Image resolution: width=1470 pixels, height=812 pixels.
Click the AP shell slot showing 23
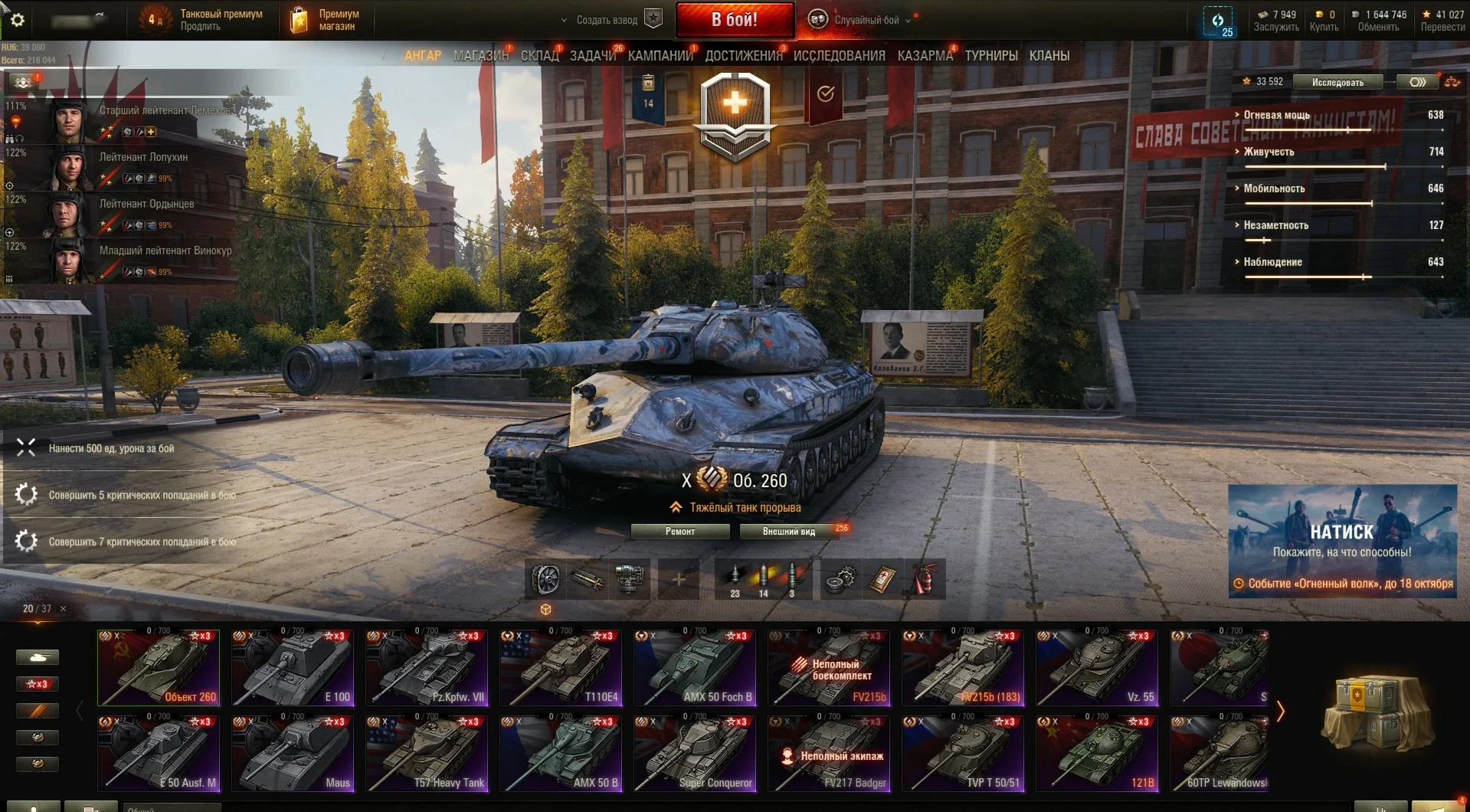[x=735, y=578]
